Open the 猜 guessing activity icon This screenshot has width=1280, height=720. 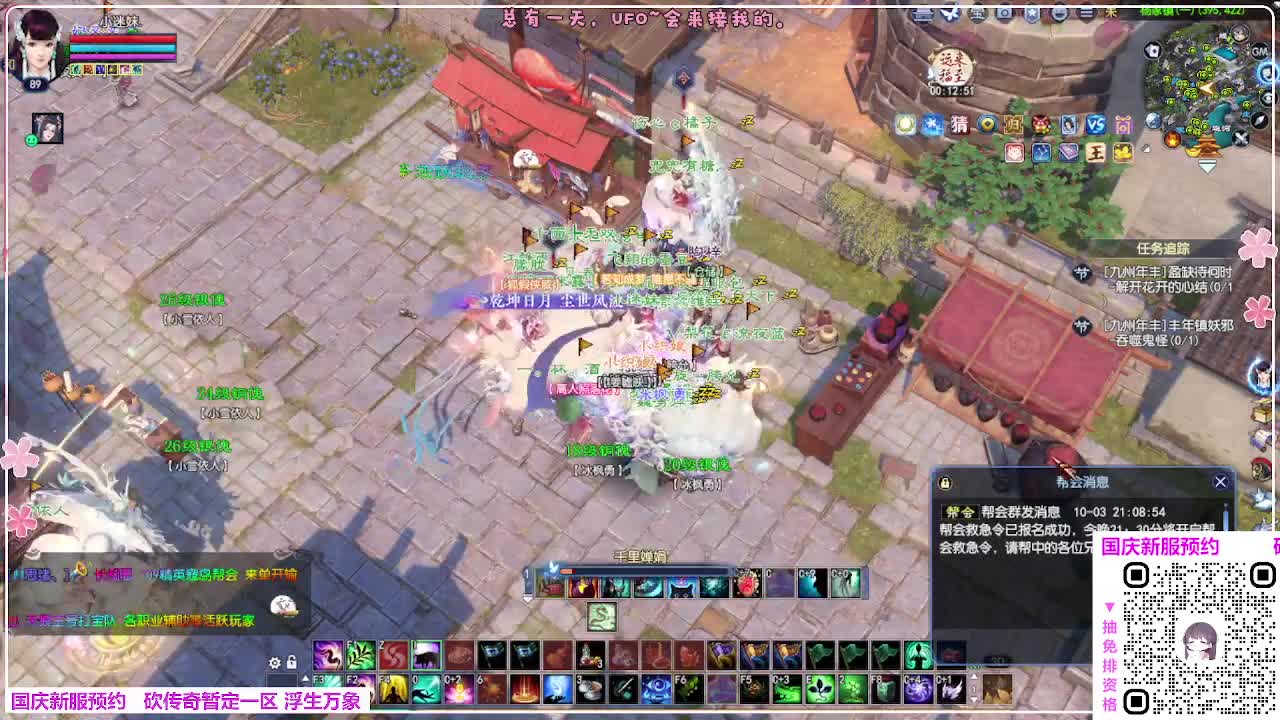[x=959, y=125]
